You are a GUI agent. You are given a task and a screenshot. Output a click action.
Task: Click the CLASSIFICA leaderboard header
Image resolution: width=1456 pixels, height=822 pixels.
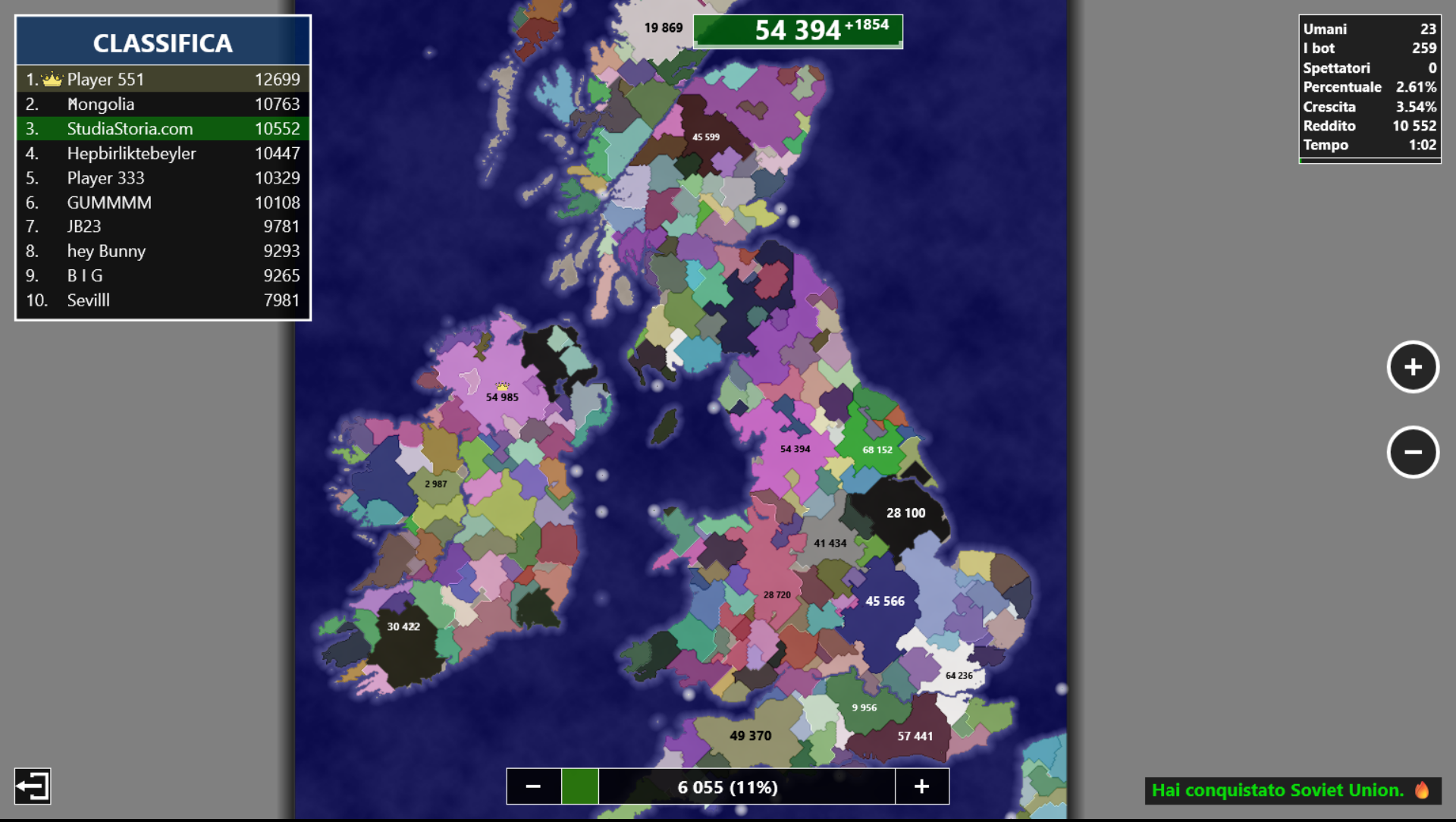coord(163,42)
